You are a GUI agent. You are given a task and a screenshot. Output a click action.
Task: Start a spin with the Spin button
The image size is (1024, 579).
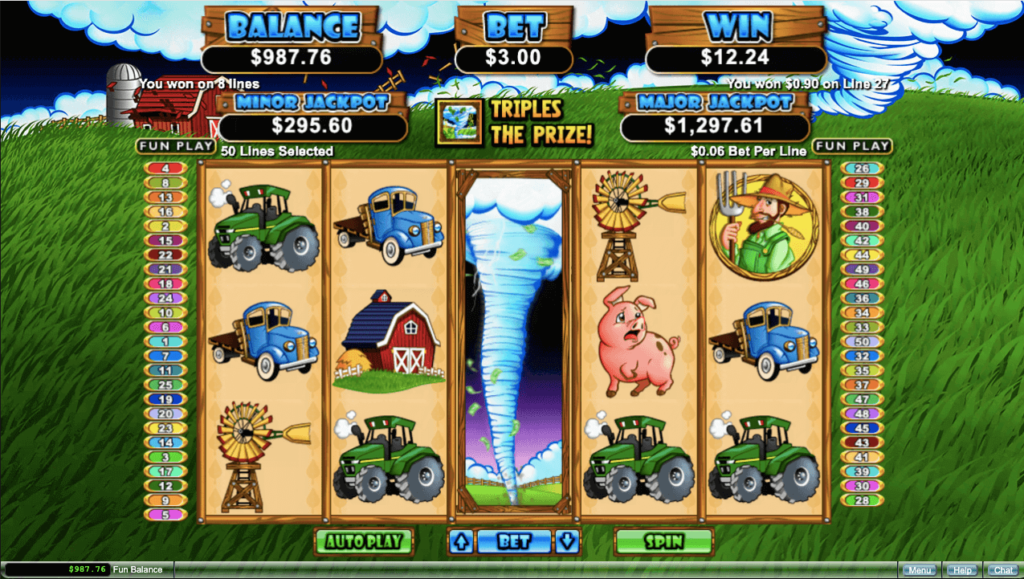[x=663, y=542]
